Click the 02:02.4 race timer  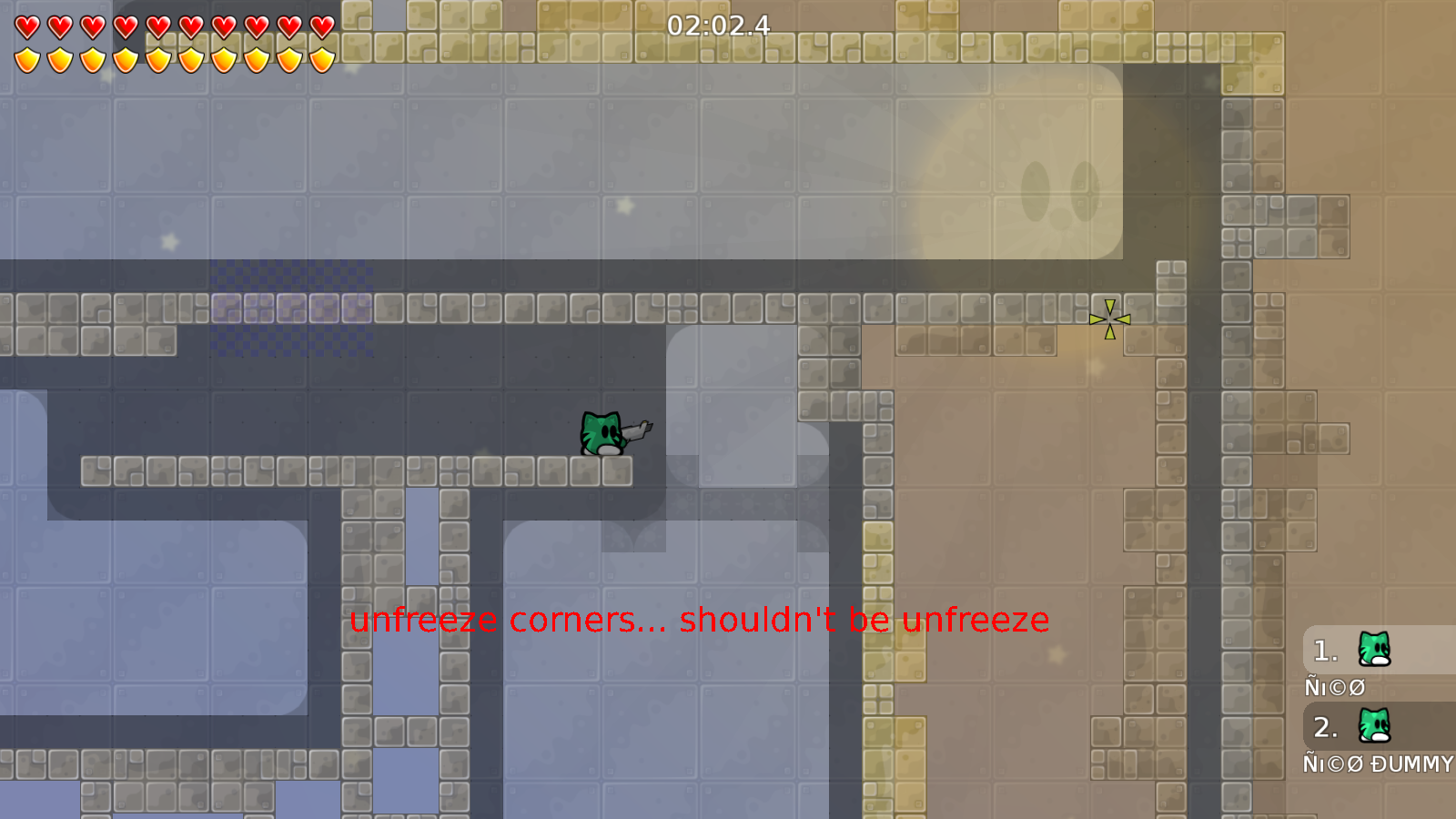[x=717, y=27]
